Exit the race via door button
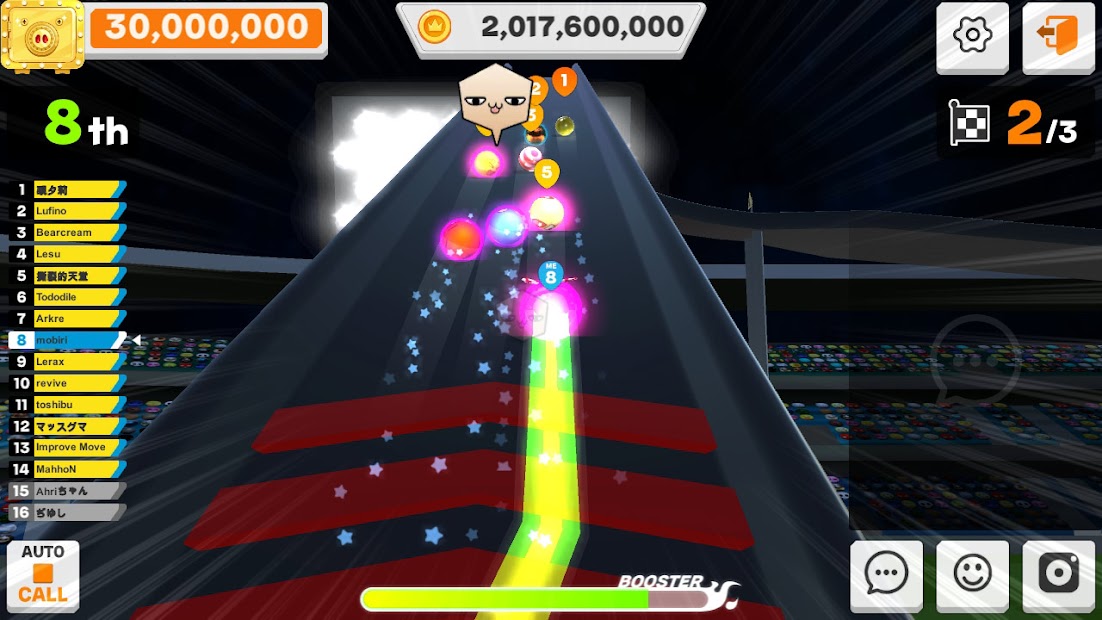1102x620 pixels. pyautogui.click(x=1058, y=37)
